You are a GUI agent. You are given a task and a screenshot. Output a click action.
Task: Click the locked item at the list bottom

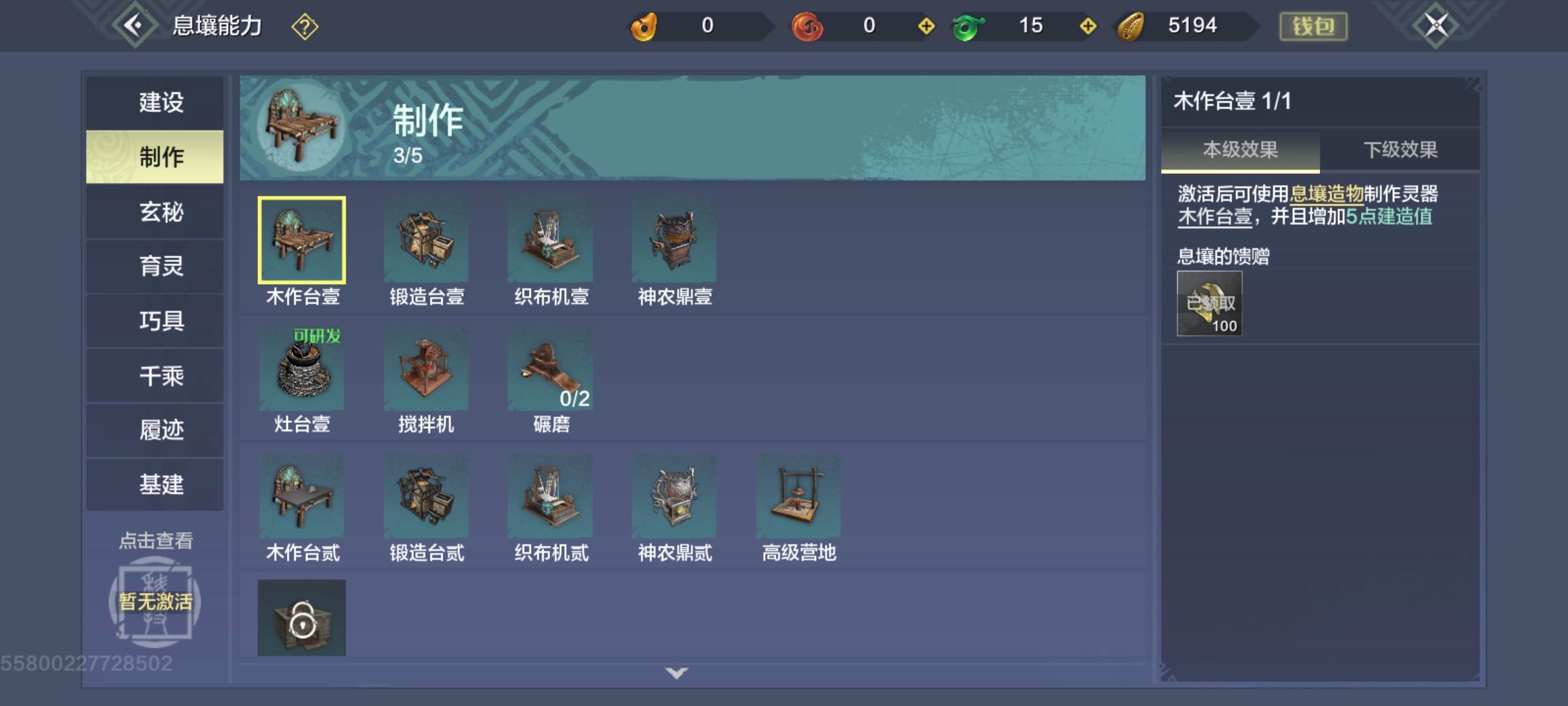[x=302, y=618]
